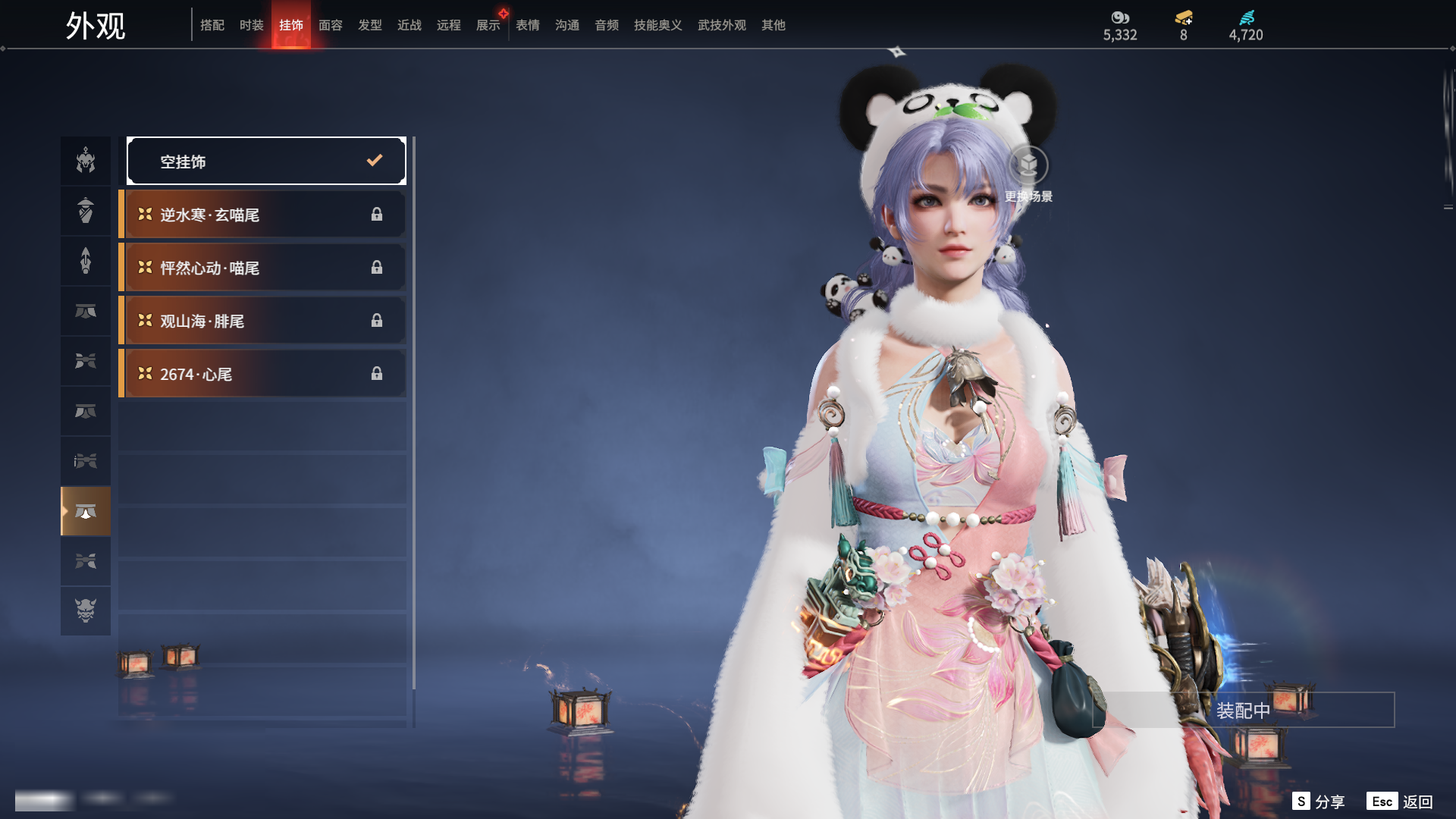The image size is (1456, 819).
Task: Open the 其他 tab
Action: 773,25
